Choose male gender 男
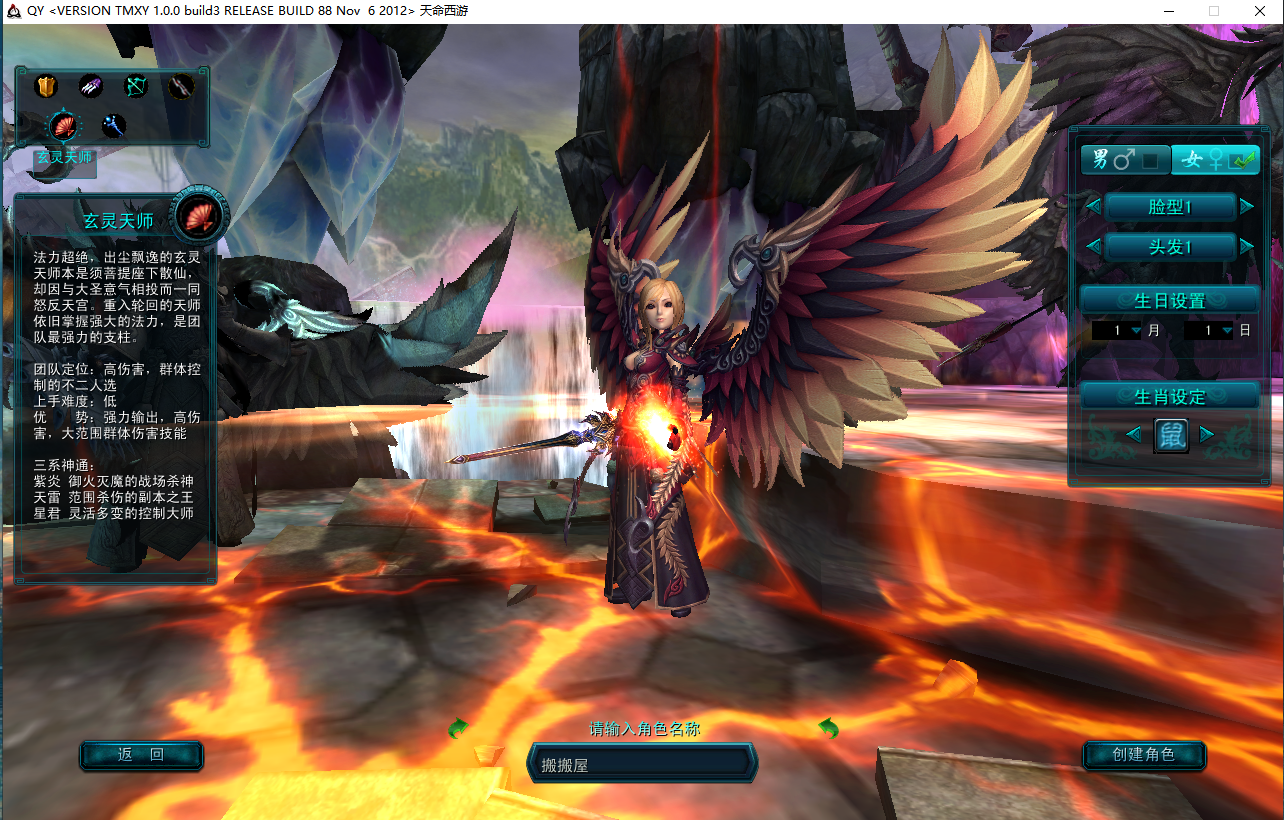Viewport: 1284px width, 820px height. 1125,160
